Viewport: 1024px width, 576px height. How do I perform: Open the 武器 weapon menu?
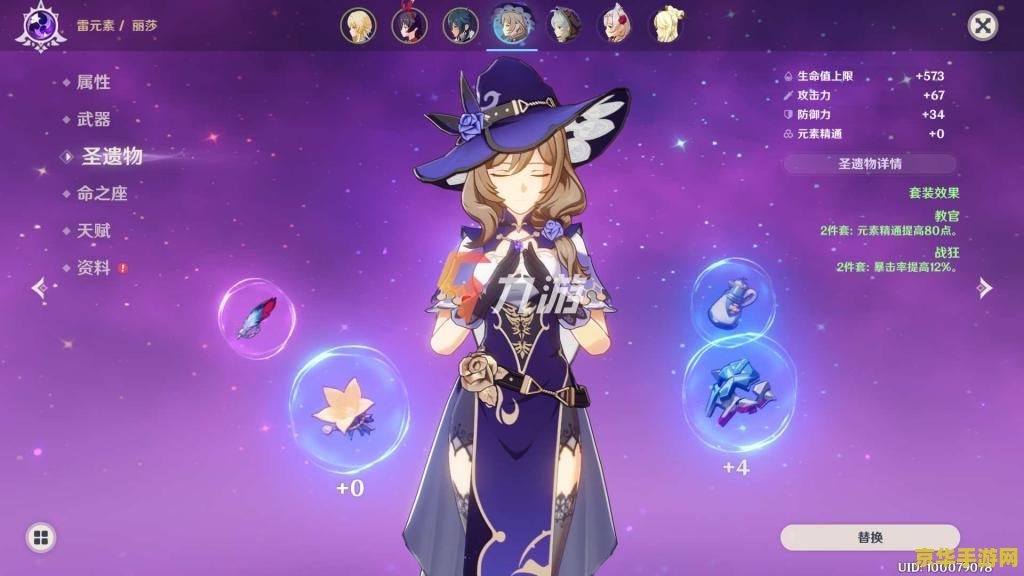click(93, 119)
